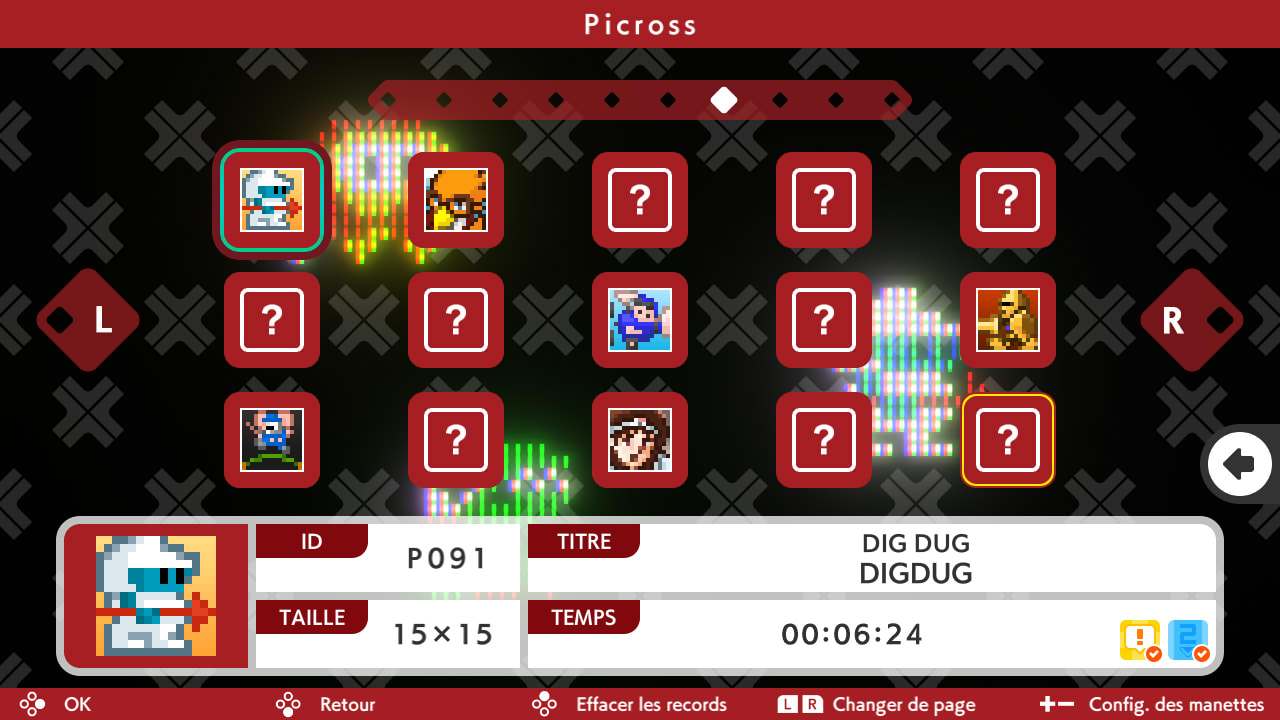This screenshot has width=1280, height=720.
Task: Click the R next-page diamond
Action: point(1192,320)
